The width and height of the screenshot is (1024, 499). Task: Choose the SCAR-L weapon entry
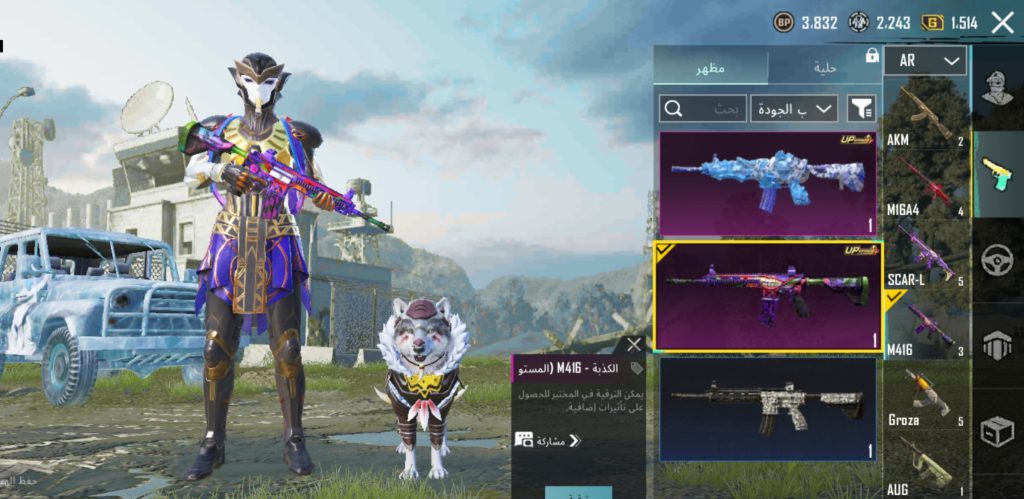pos(925,255)
